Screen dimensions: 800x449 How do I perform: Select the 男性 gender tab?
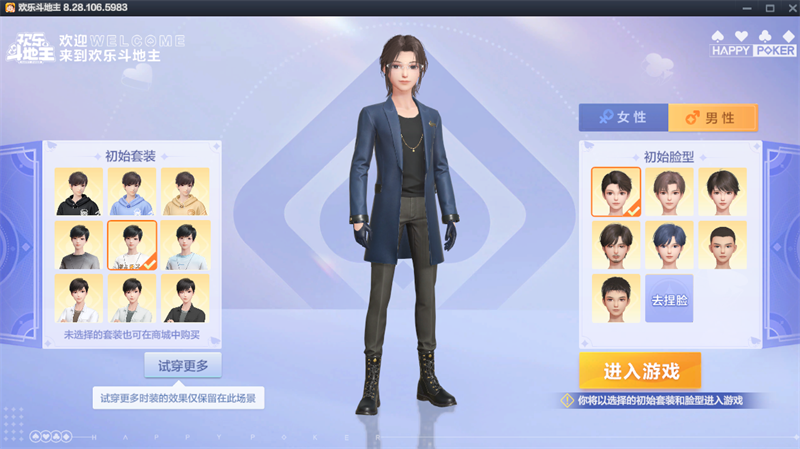[712, 118]
